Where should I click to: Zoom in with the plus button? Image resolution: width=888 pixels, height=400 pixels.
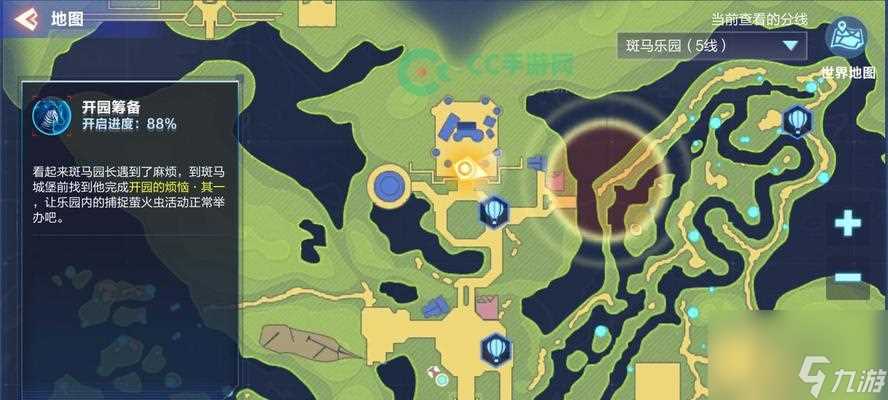coord(848,223)
